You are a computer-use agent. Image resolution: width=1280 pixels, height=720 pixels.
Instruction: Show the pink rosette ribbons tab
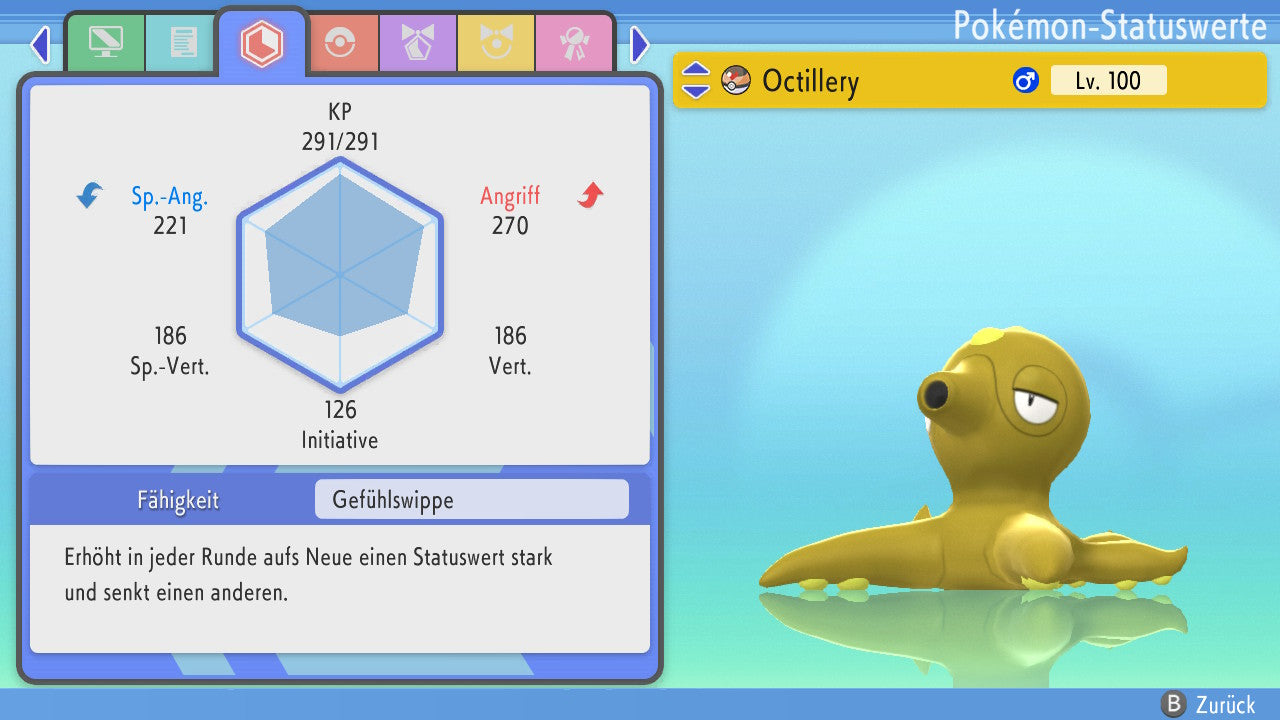573,43
